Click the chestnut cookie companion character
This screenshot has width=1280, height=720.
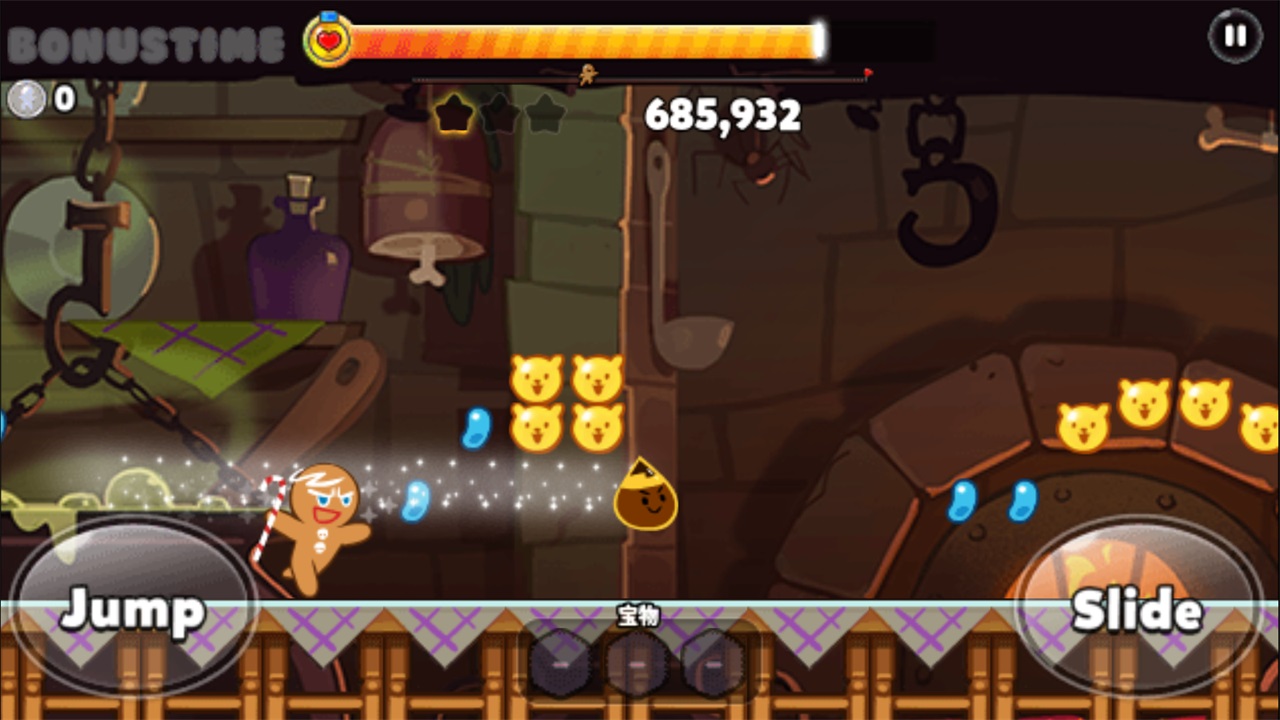tap(645, 497)
